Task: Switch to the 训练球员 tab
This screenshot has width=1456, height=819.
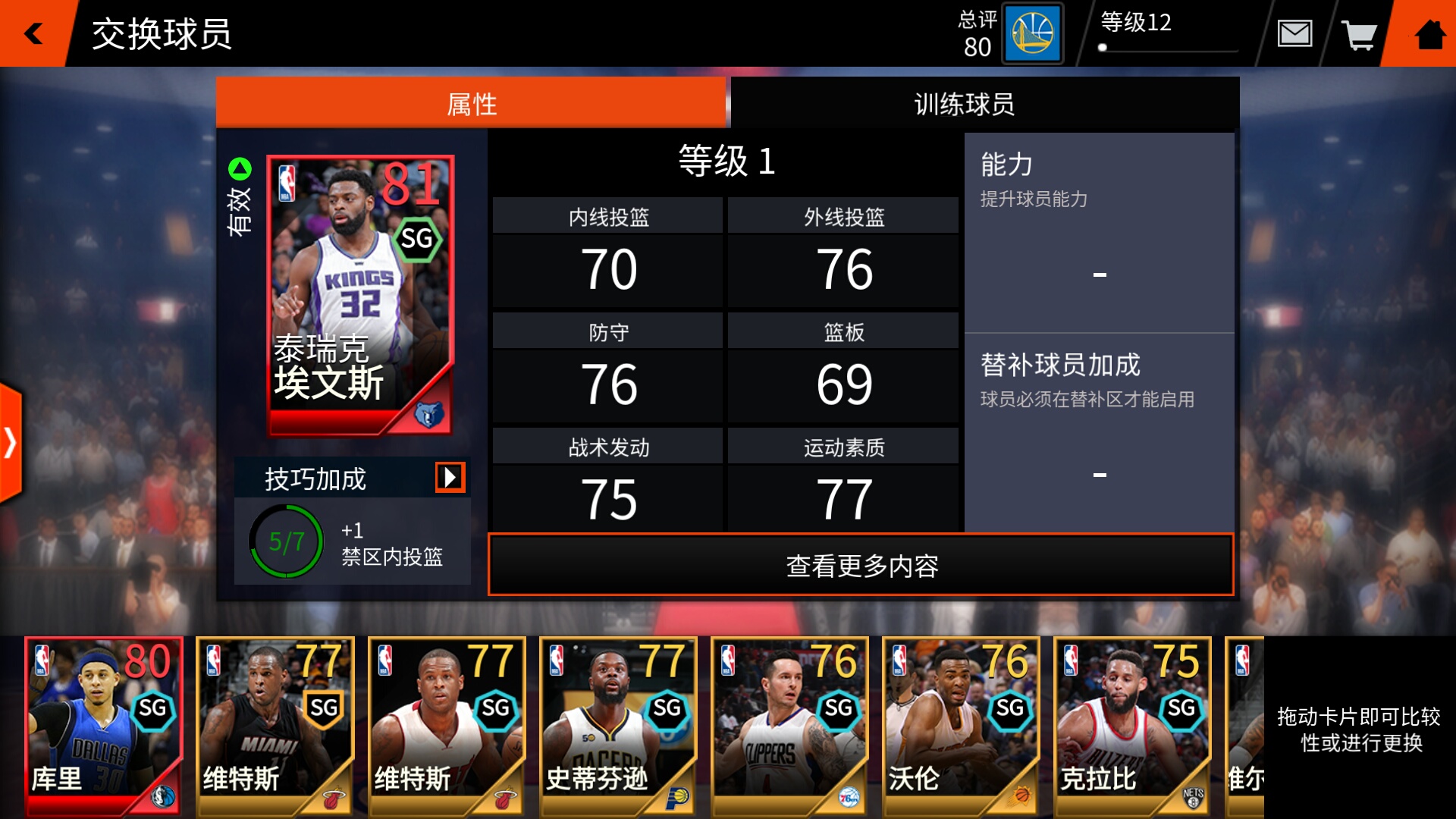Action: (x=963, y=104)
